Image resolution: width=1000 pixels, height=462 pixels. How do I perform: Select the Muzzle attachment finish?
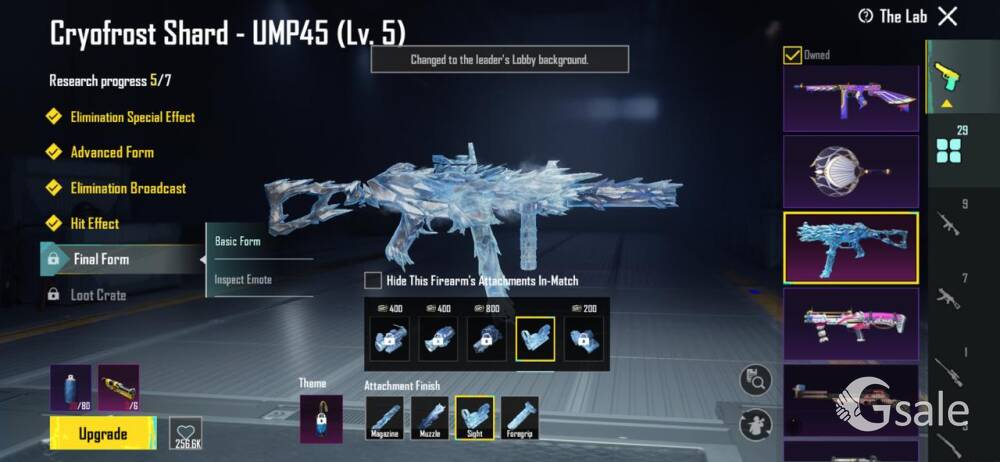[430, 417]
